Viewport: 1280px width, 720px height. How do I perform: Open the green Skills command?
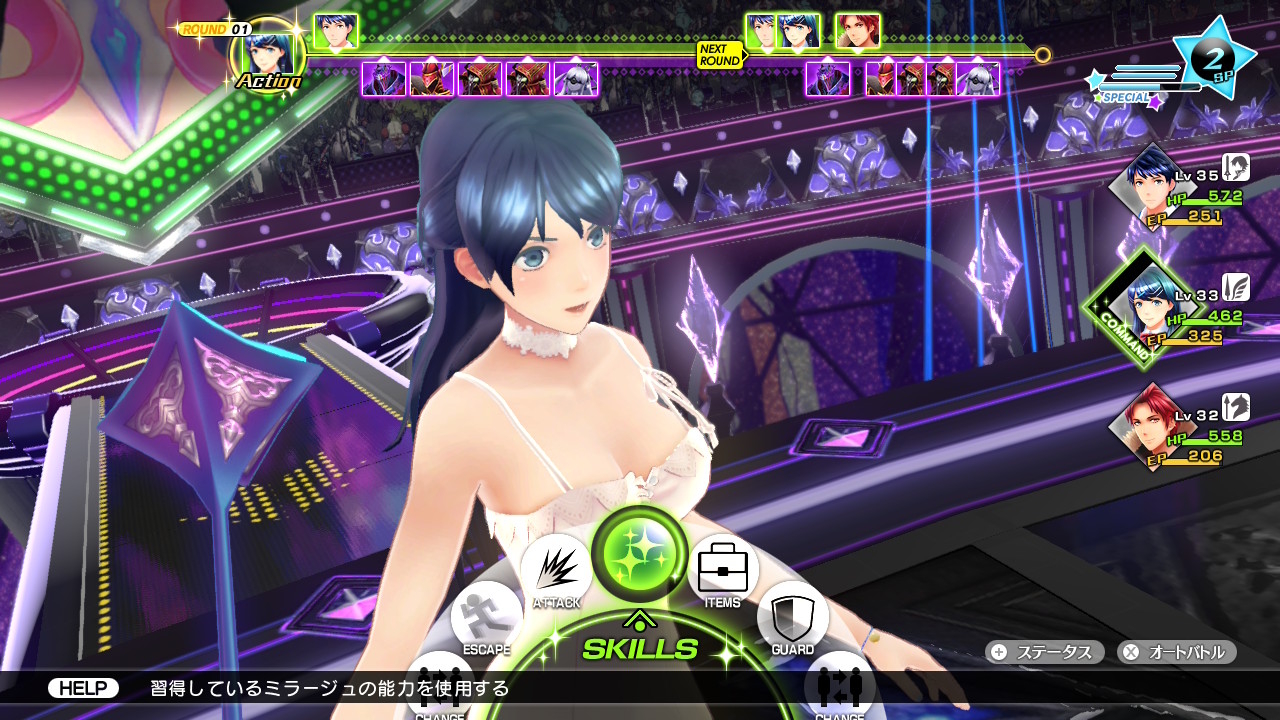click(640, 553)
